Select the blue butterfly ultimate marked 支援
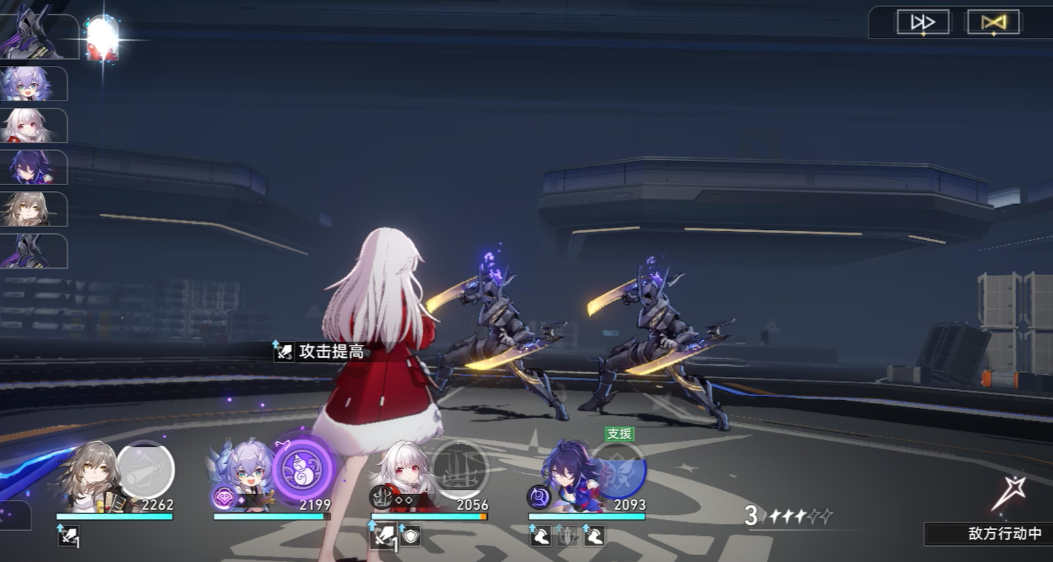This screenshot has height=562, width=1053. [619, 468]
